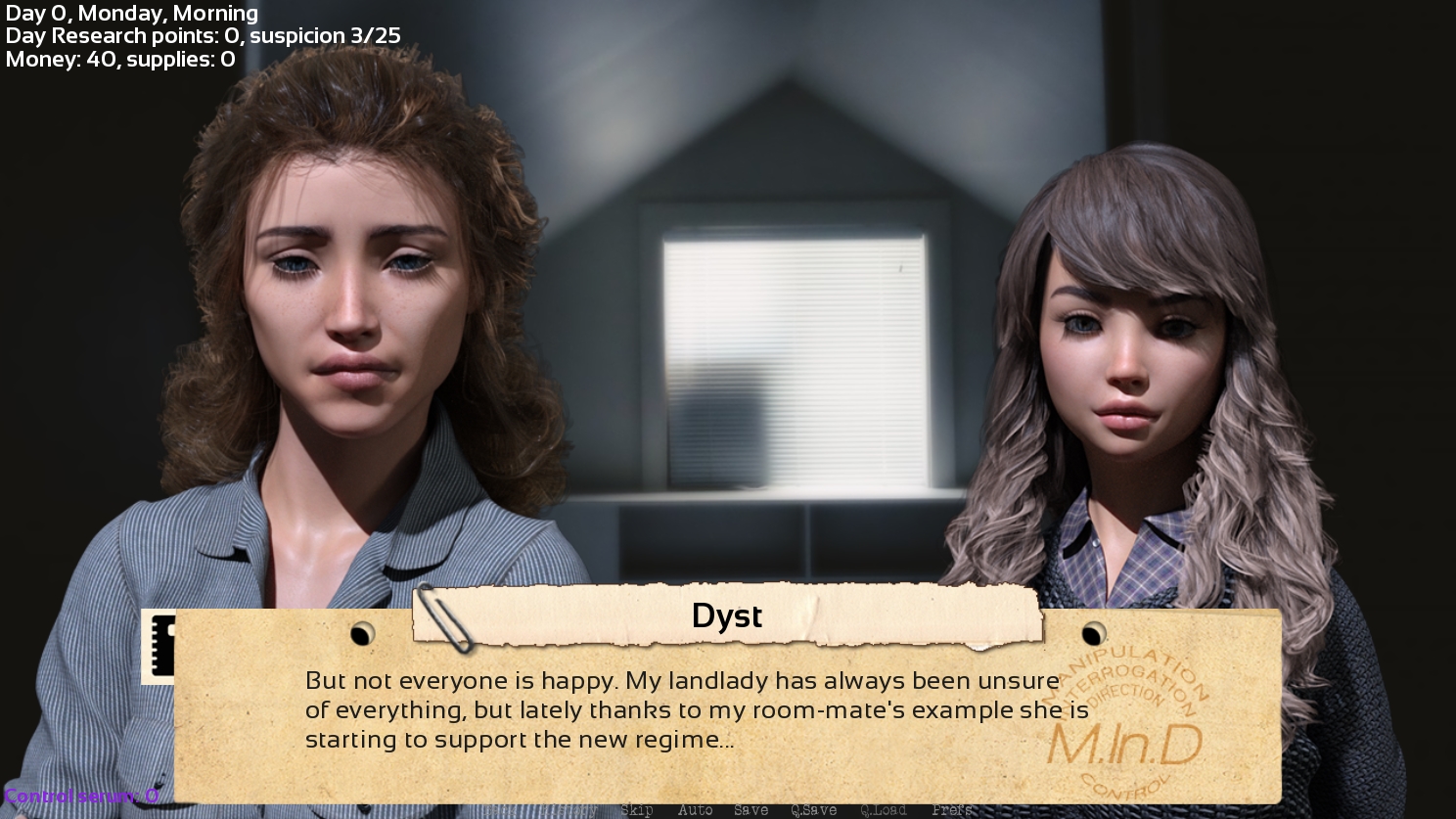Open the Prefs menu
The height and width of the screenshot is (819, 1456).
point(951,810)
